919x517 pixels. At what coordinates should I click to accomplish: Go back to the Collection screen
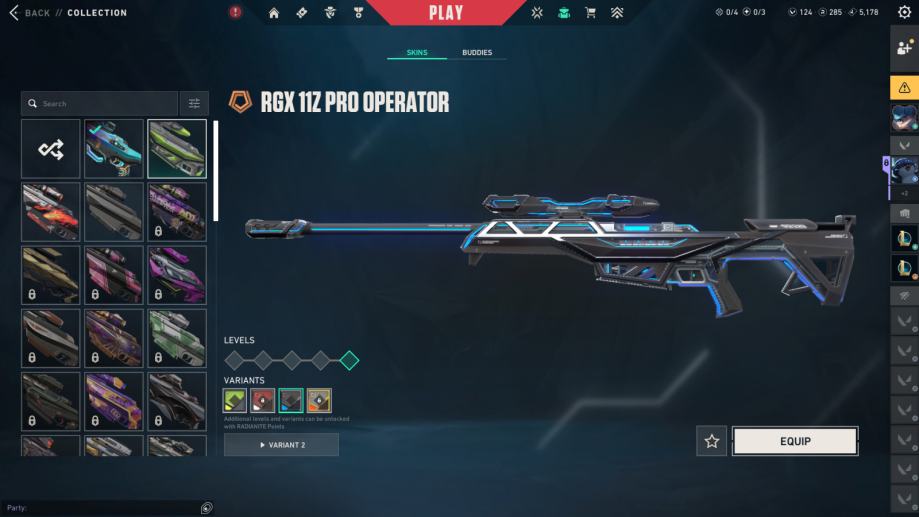30,13
